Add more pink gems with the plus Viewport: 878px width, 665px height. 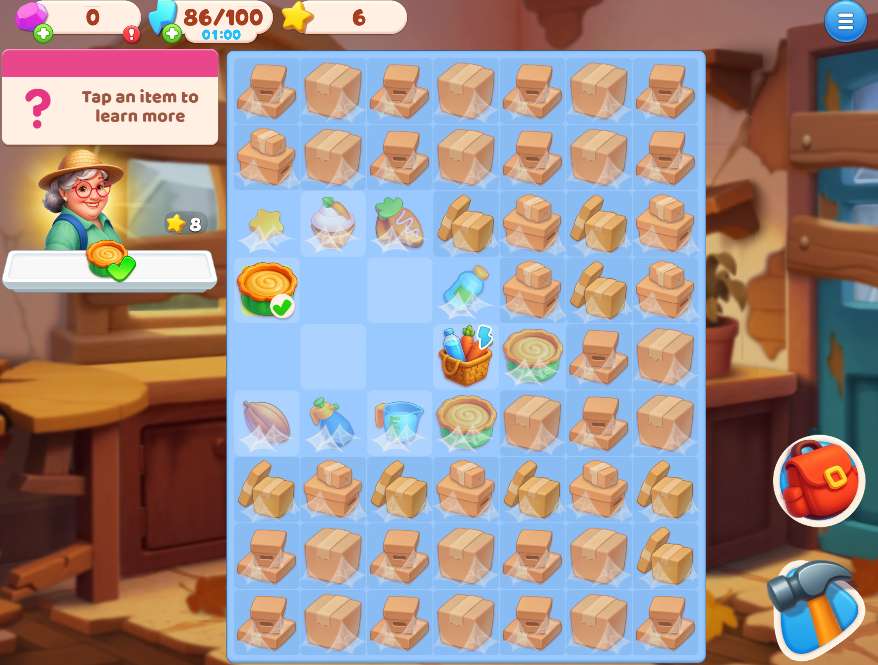[43, 34]
